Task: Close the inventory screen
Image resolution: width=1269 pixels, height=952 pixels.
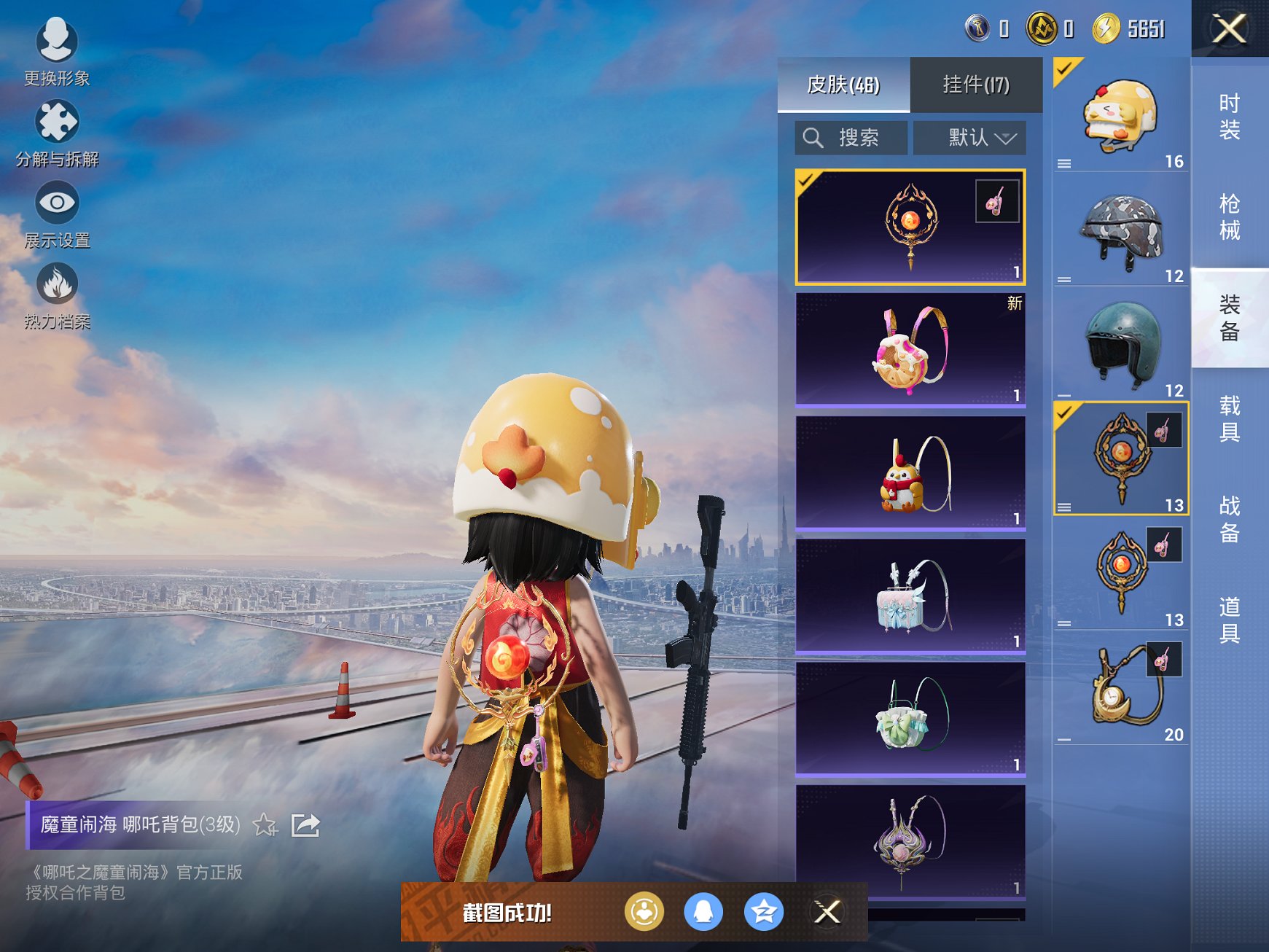Action: [x=1229, y=29]
